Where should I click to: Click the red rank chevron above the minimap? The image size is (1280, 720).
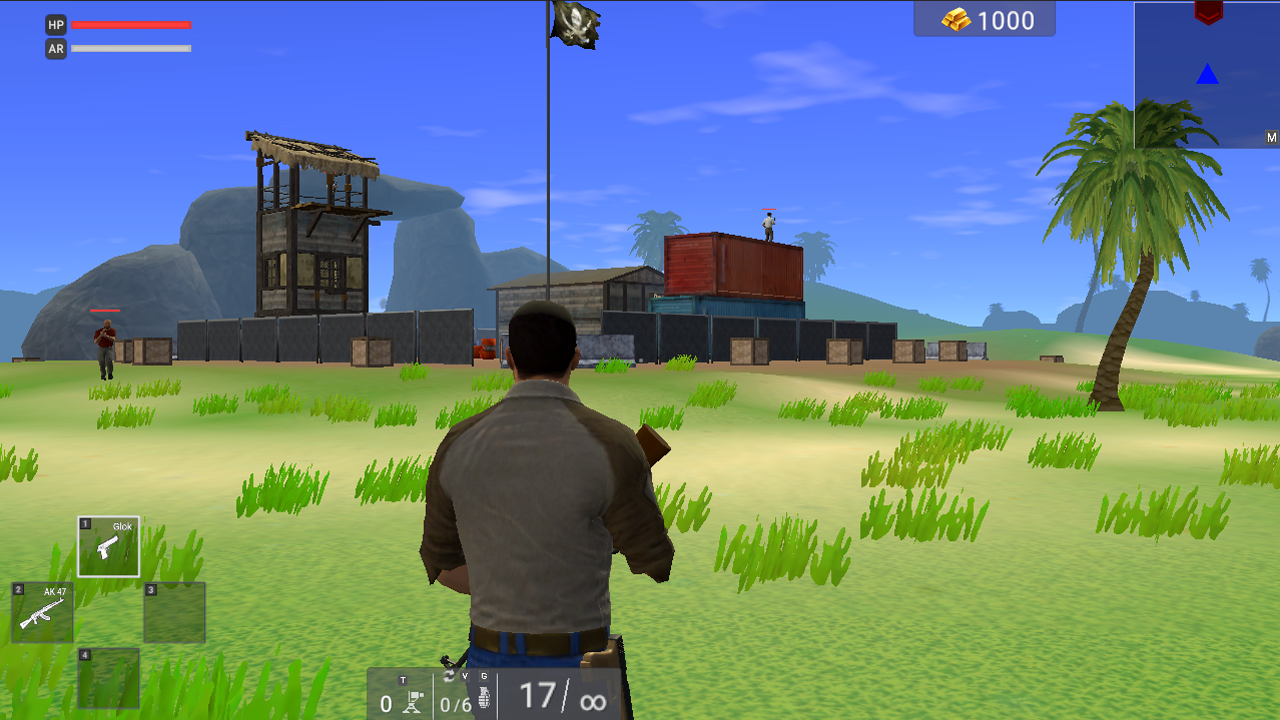pos(1208,13)
